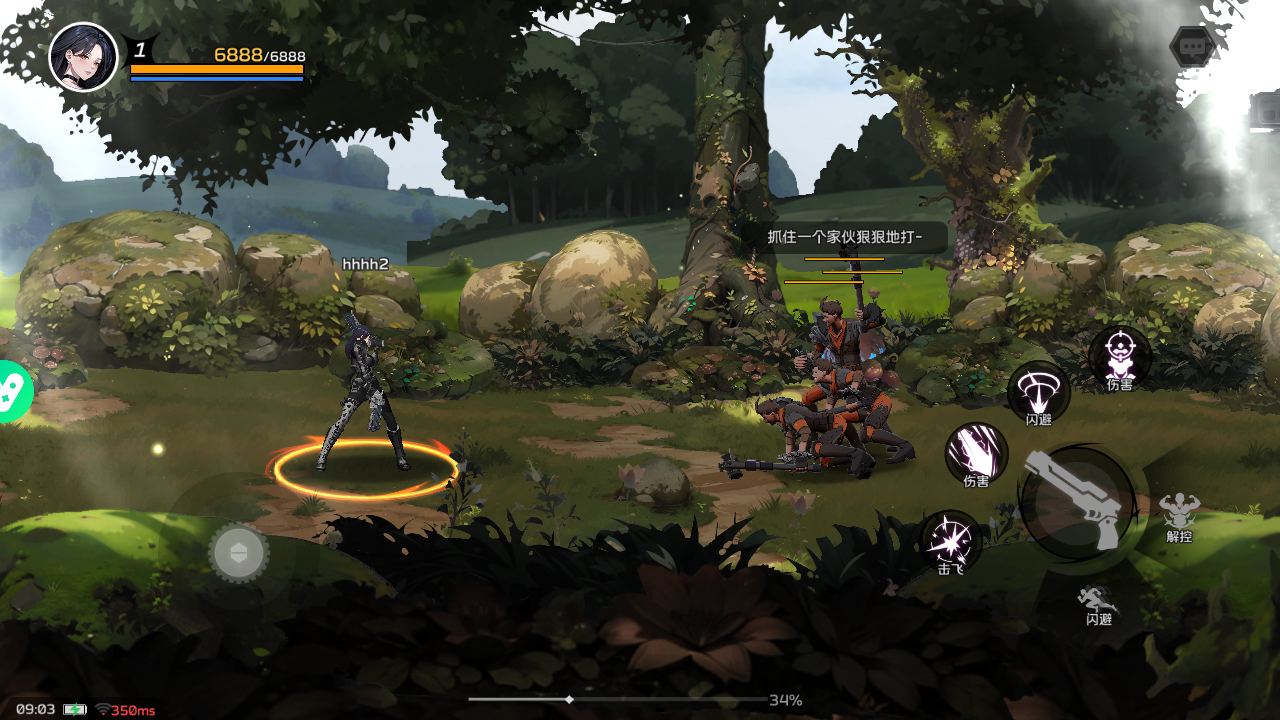
Task: Click the diamond marker on the 34% progress bar
Action: tap(569, 700)
